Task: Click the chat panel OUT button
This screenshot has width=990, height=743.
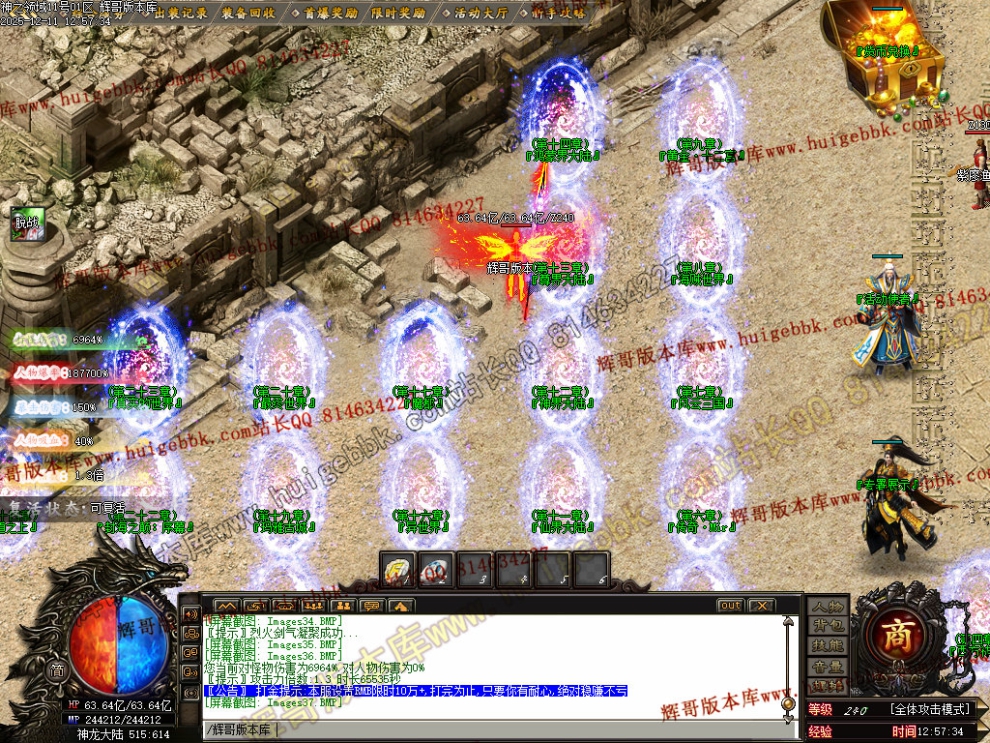Action: coord(730,605)
